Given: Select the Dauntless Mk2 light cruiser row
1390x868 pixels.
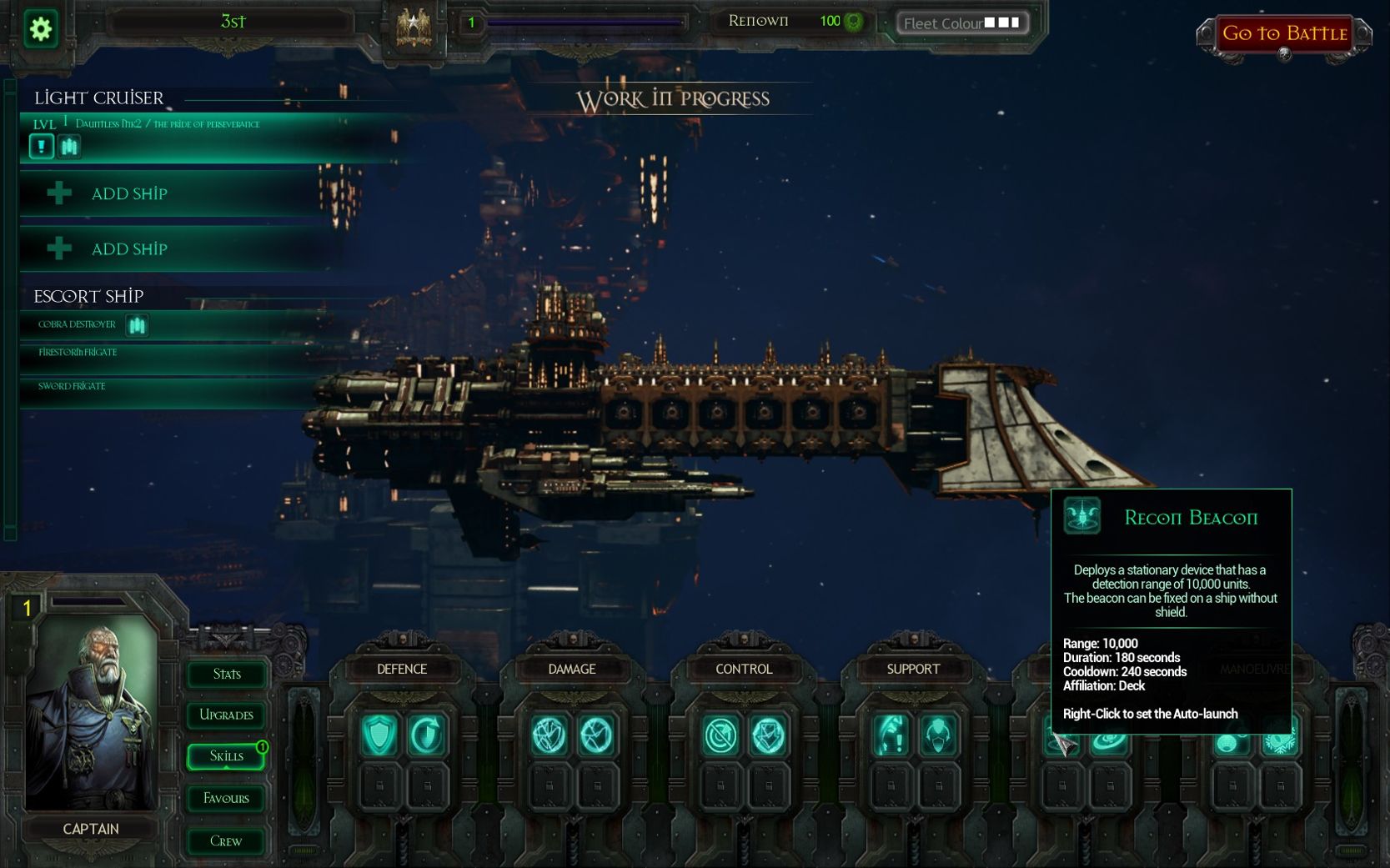Looking at the screenshot, I should 208,124.
